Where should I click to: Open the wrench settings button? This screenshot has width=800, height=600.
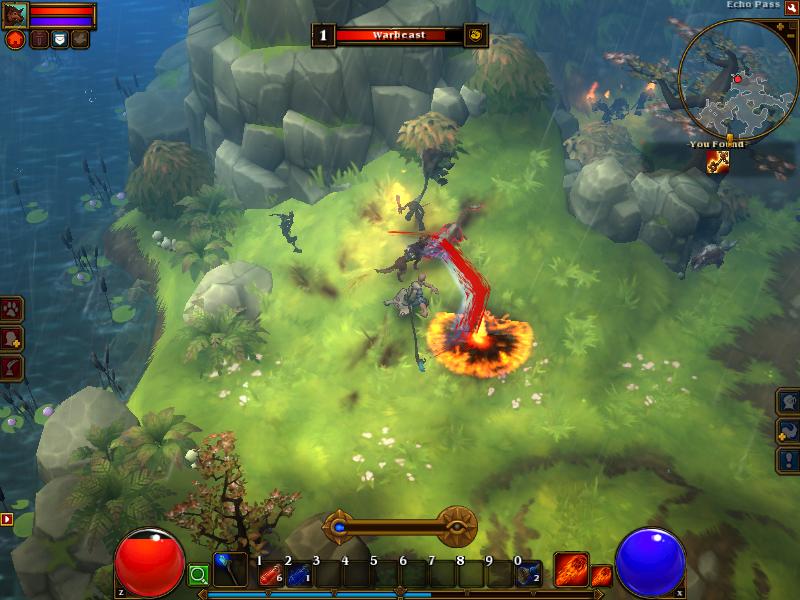[789, 9]
